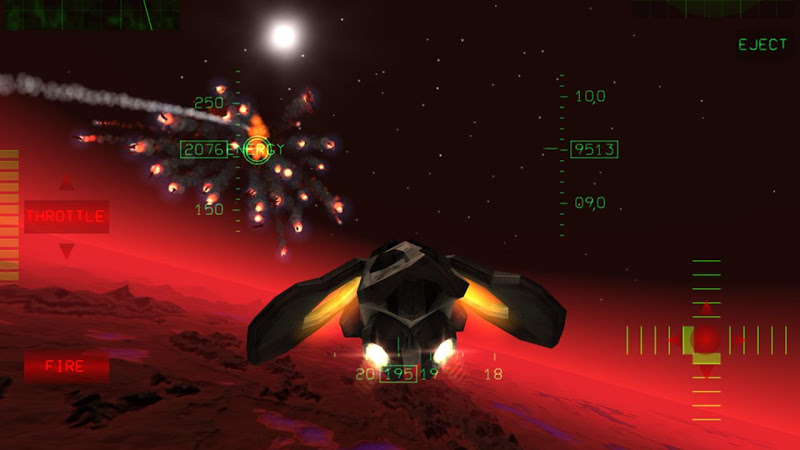Image resolution: width=800 pixels, height=450 pixels.
Task: Click the joystick's left arrow
Action: coord(672,340)
